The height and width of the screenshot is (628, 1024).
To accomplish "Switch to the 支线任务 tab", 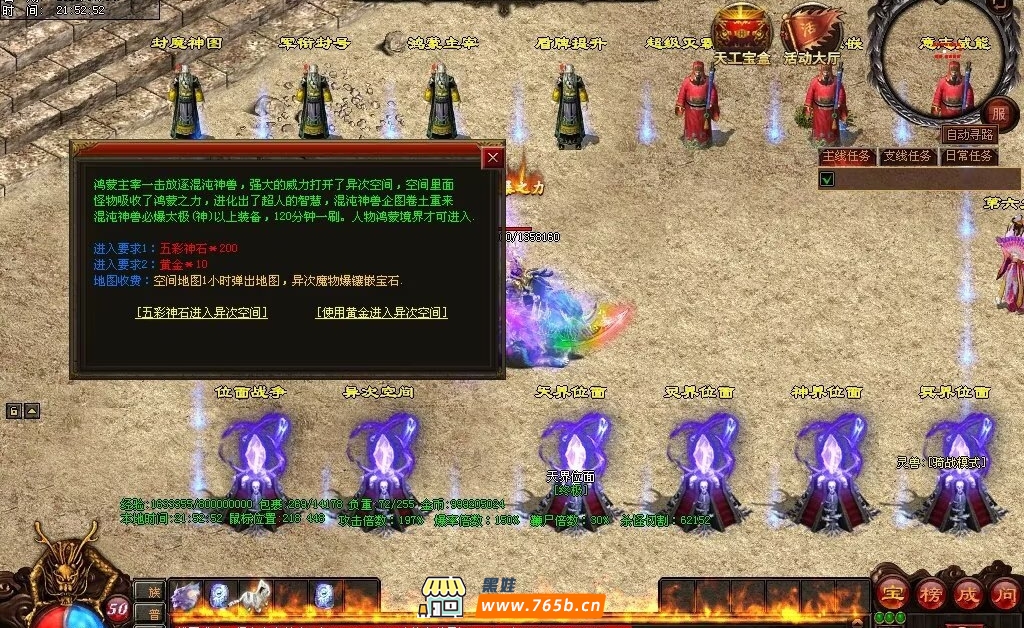I will (x=908, y=157).
